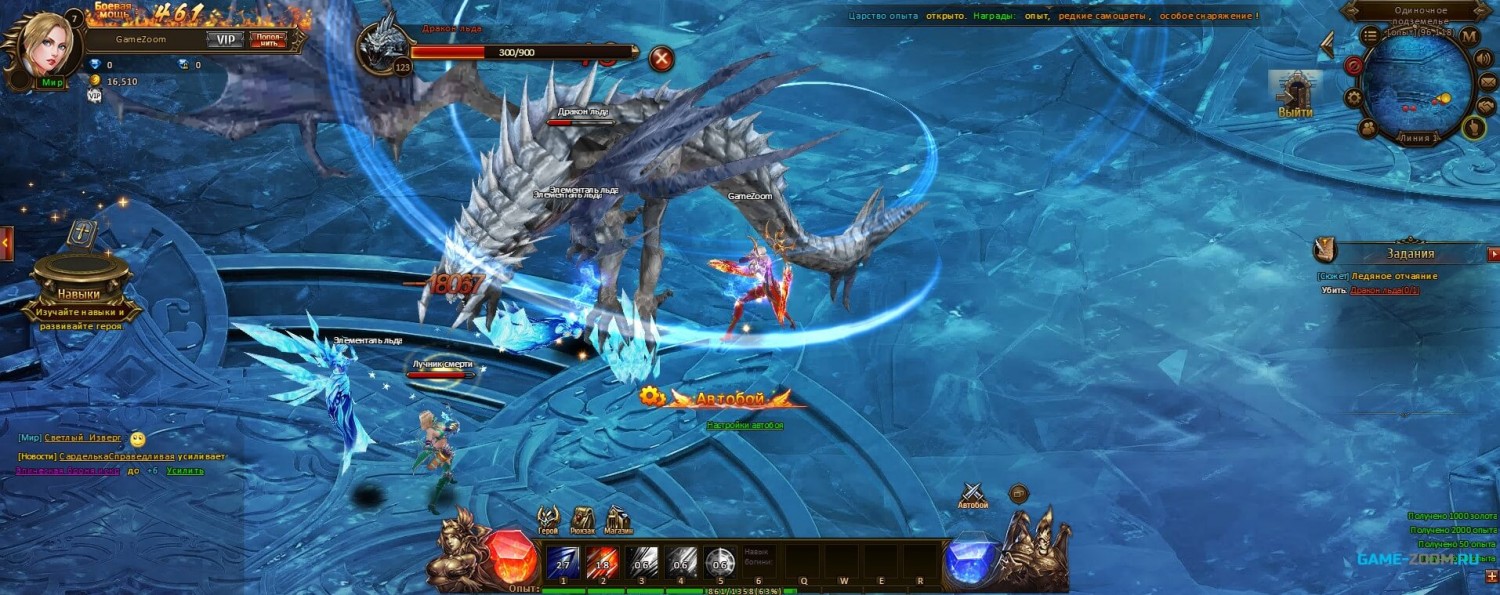Open the Магазин shop
This screenshot has width=1500, height=595.
click(x=619, y=518)
